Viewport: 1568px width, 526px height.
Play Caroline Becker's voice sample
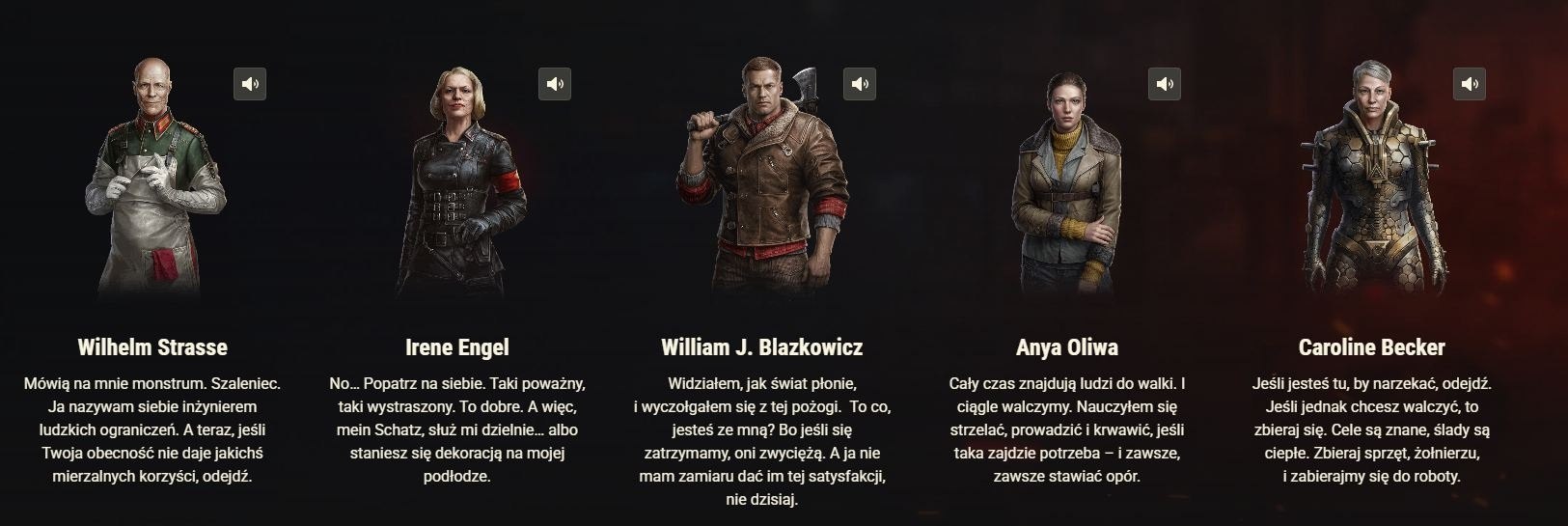[1470, 84]
